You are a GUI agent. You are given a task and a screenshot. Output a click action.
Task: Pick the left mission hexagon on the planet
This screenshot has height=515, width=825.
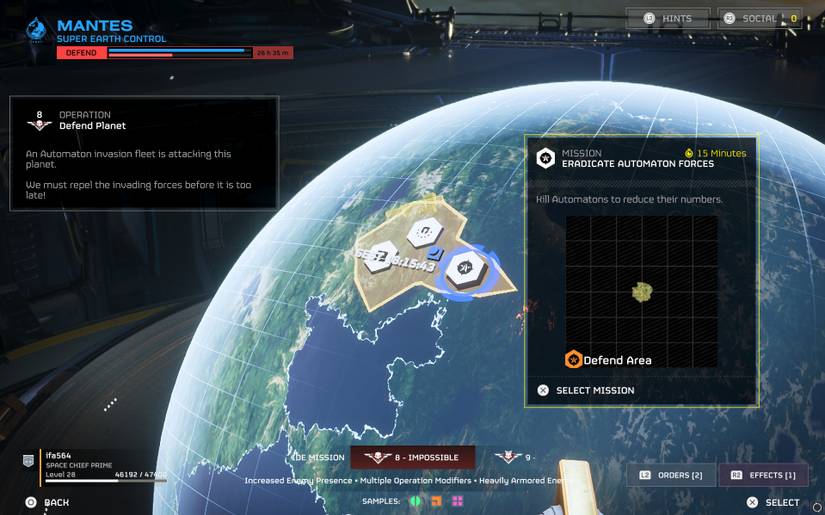coord(382,257)
